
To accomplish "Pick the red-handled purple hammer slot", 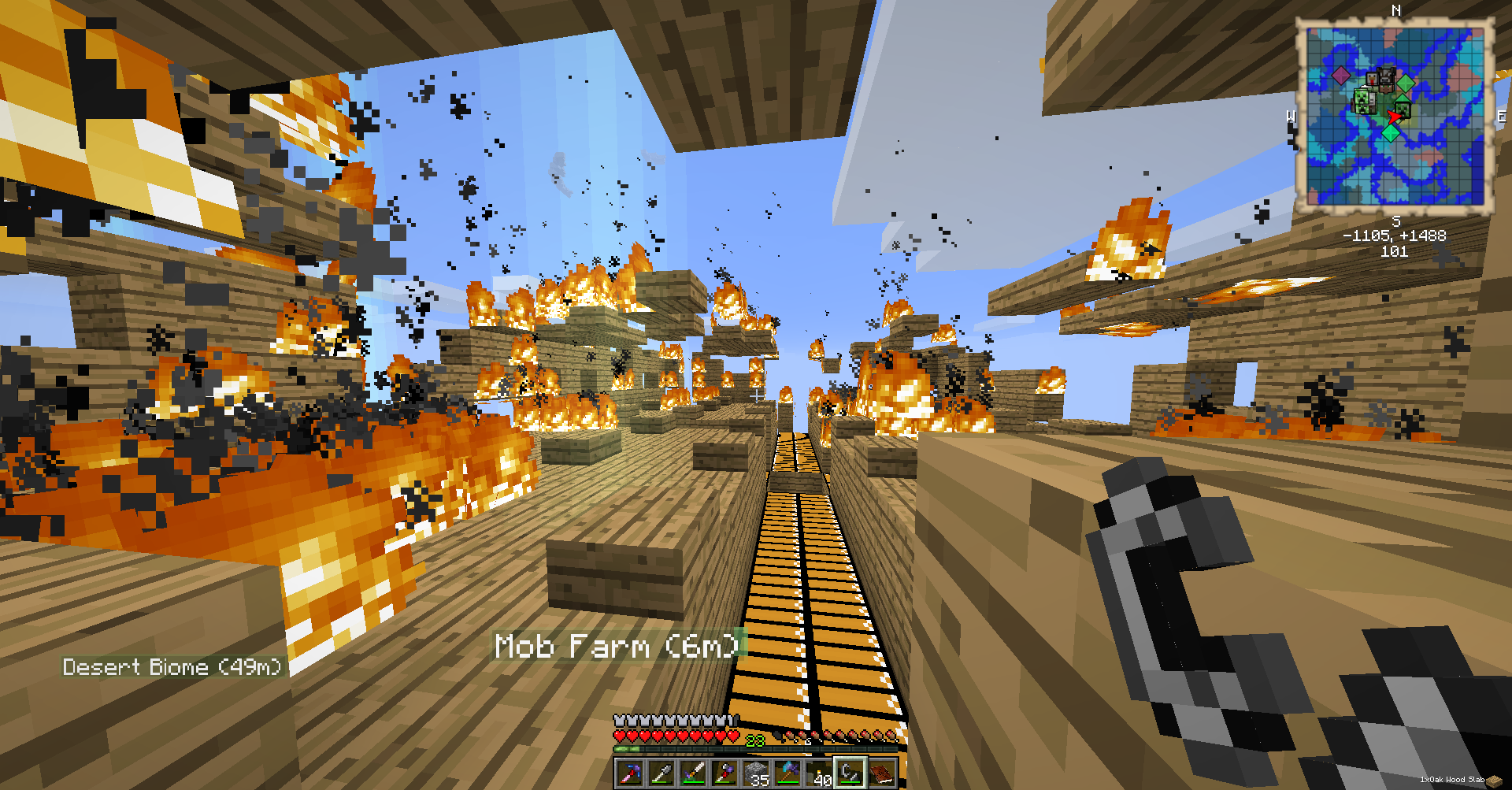I will point(724,773).
